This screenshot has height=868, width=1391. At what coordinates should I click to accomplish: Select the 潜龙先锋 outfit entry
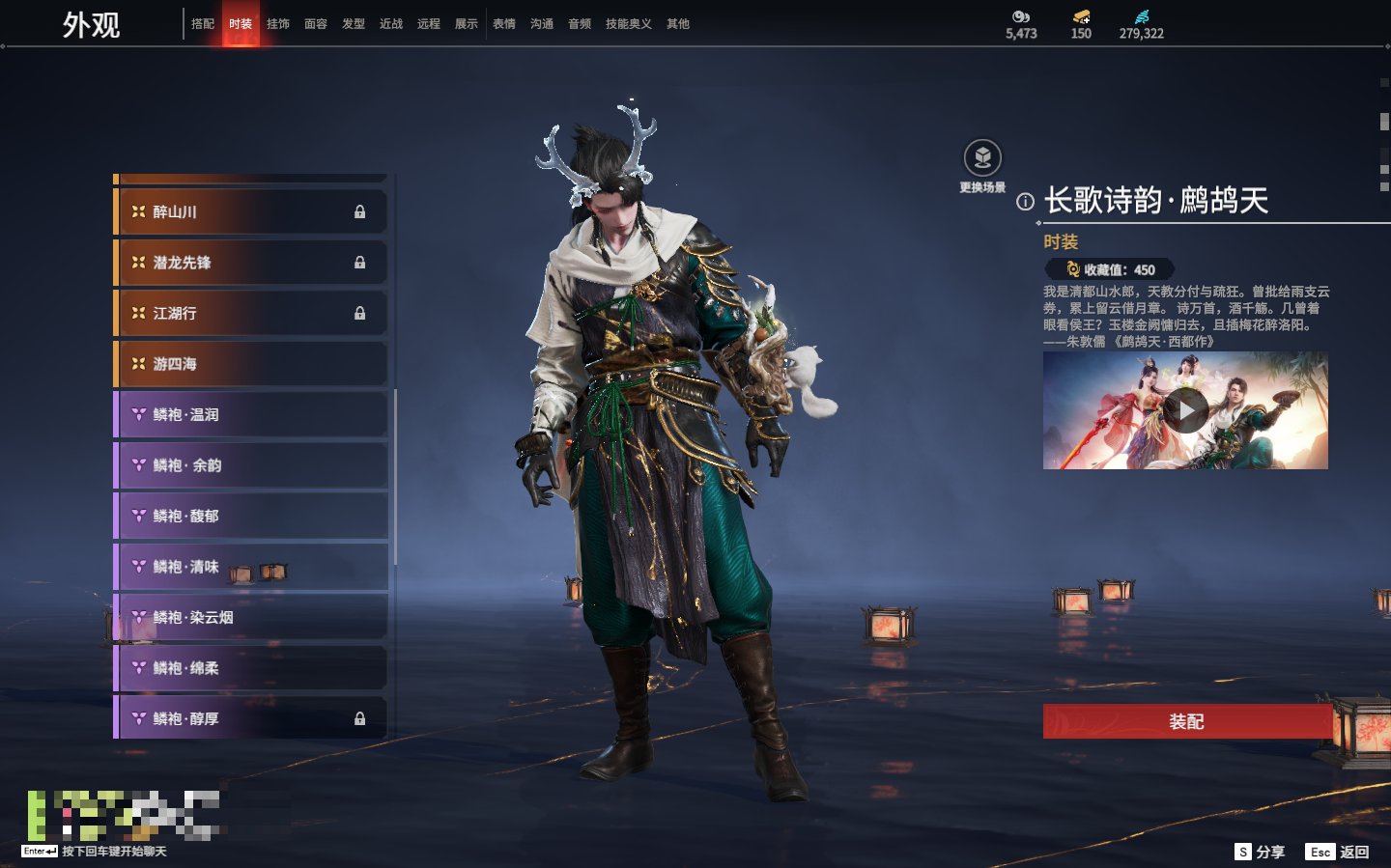250,263
